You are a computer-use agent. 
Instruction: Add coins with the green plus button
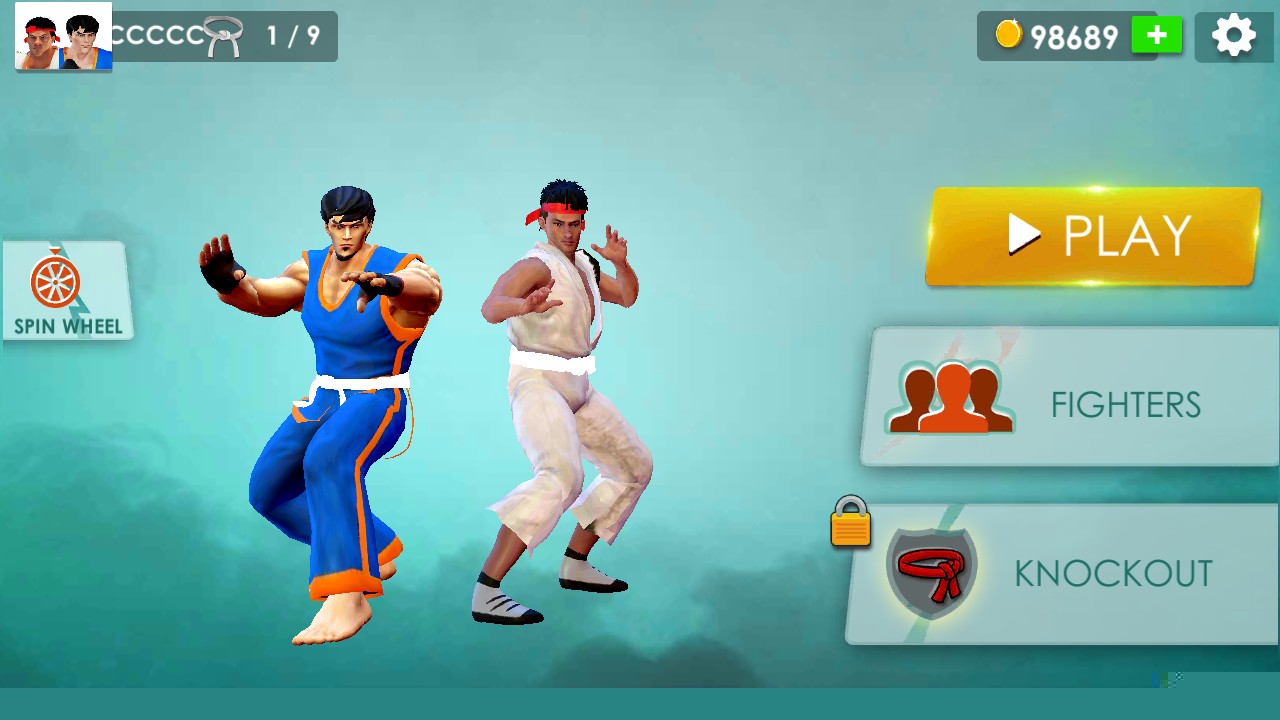click(1156, 36)
